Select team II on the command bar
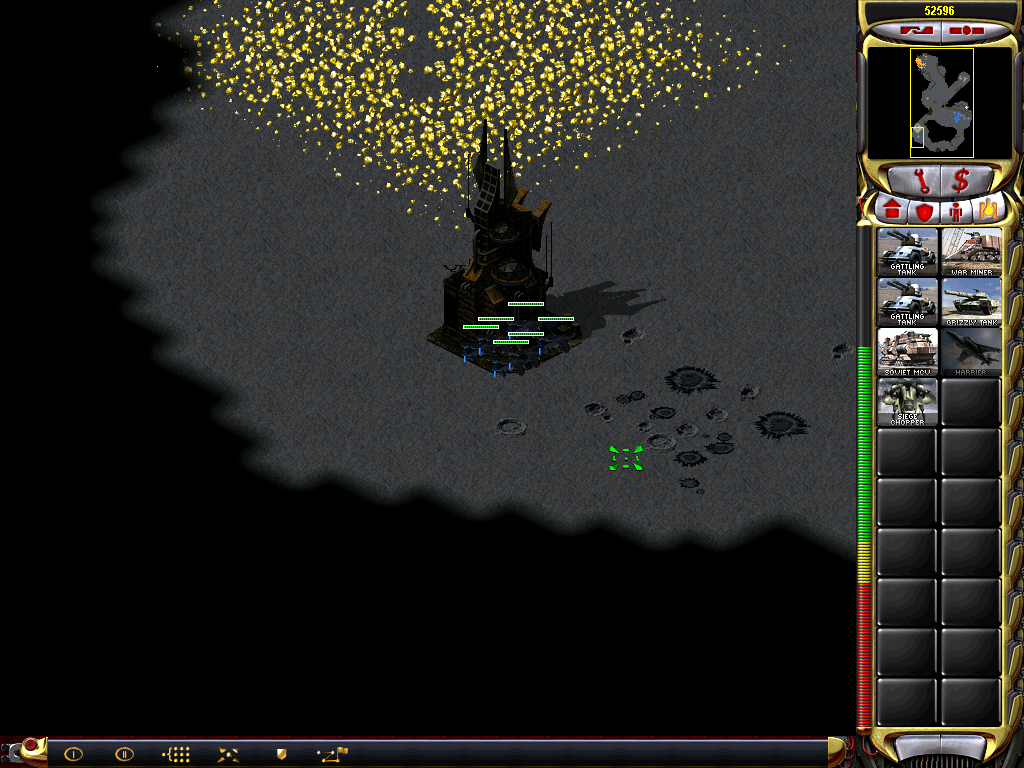This screenshot has height=768, width=1024. 124,754
